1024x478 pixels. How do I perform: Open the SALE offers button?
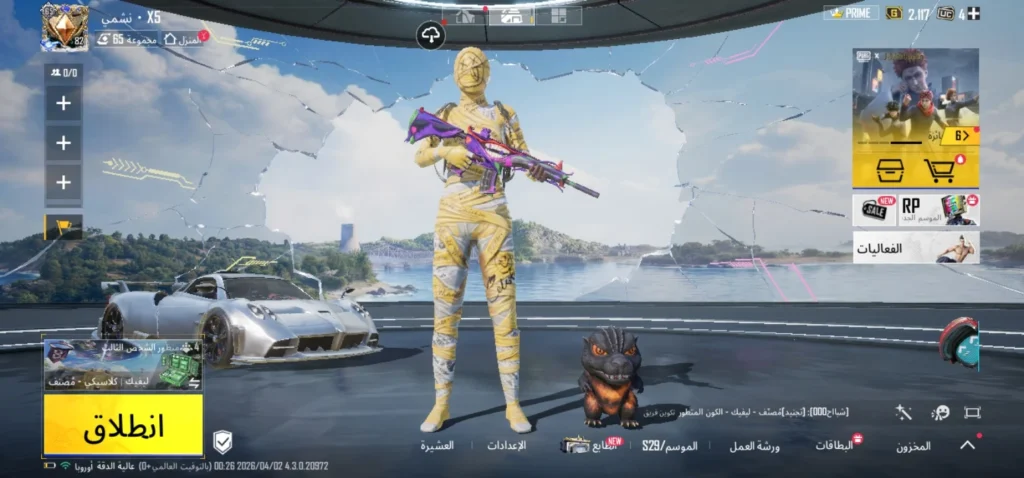pyautogui.click(x=874, y=210)
